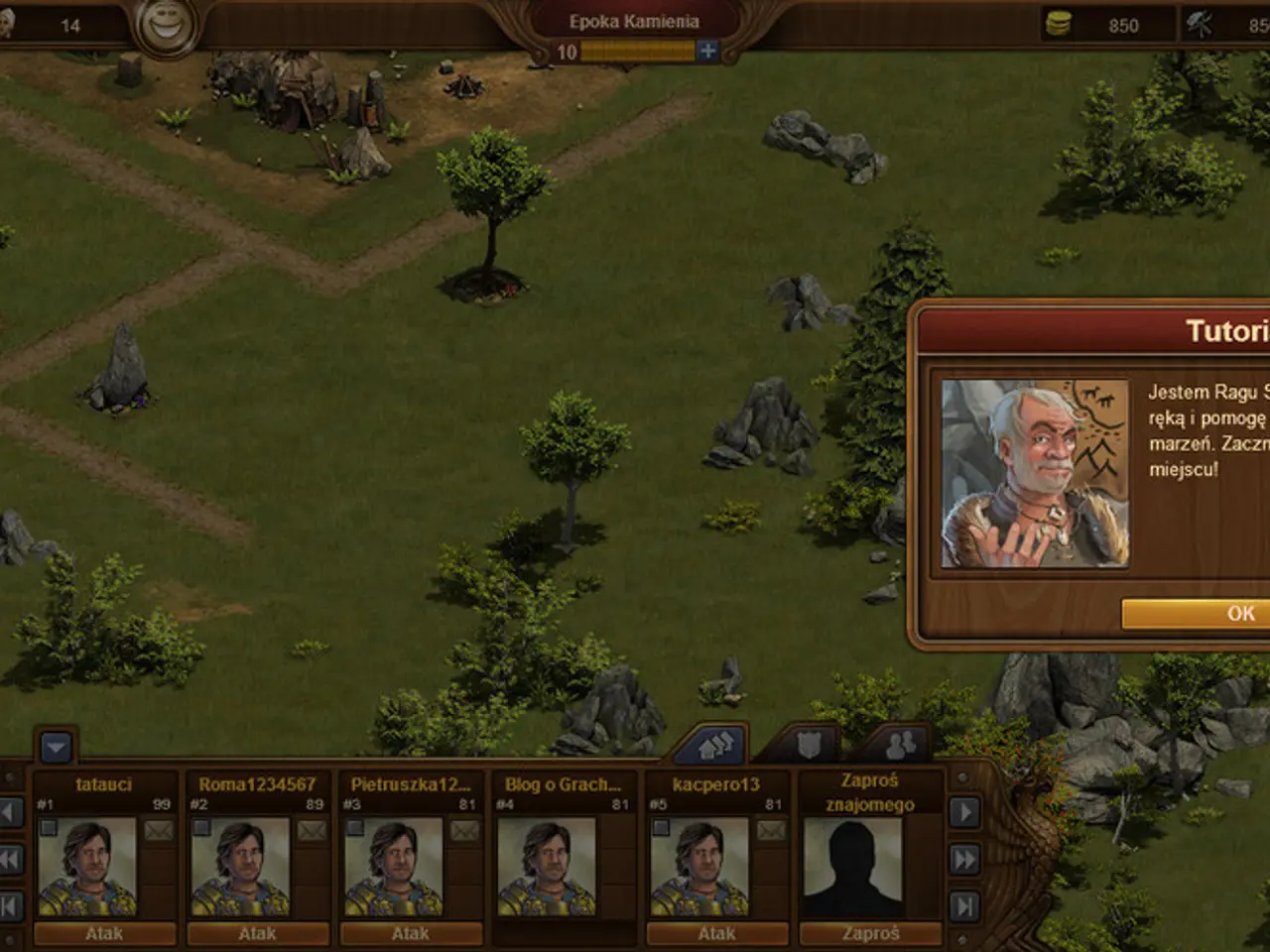1270x952 pixels.
Task: Attack player tatauci
Action: pyautogui.click(x=105, y=933)
